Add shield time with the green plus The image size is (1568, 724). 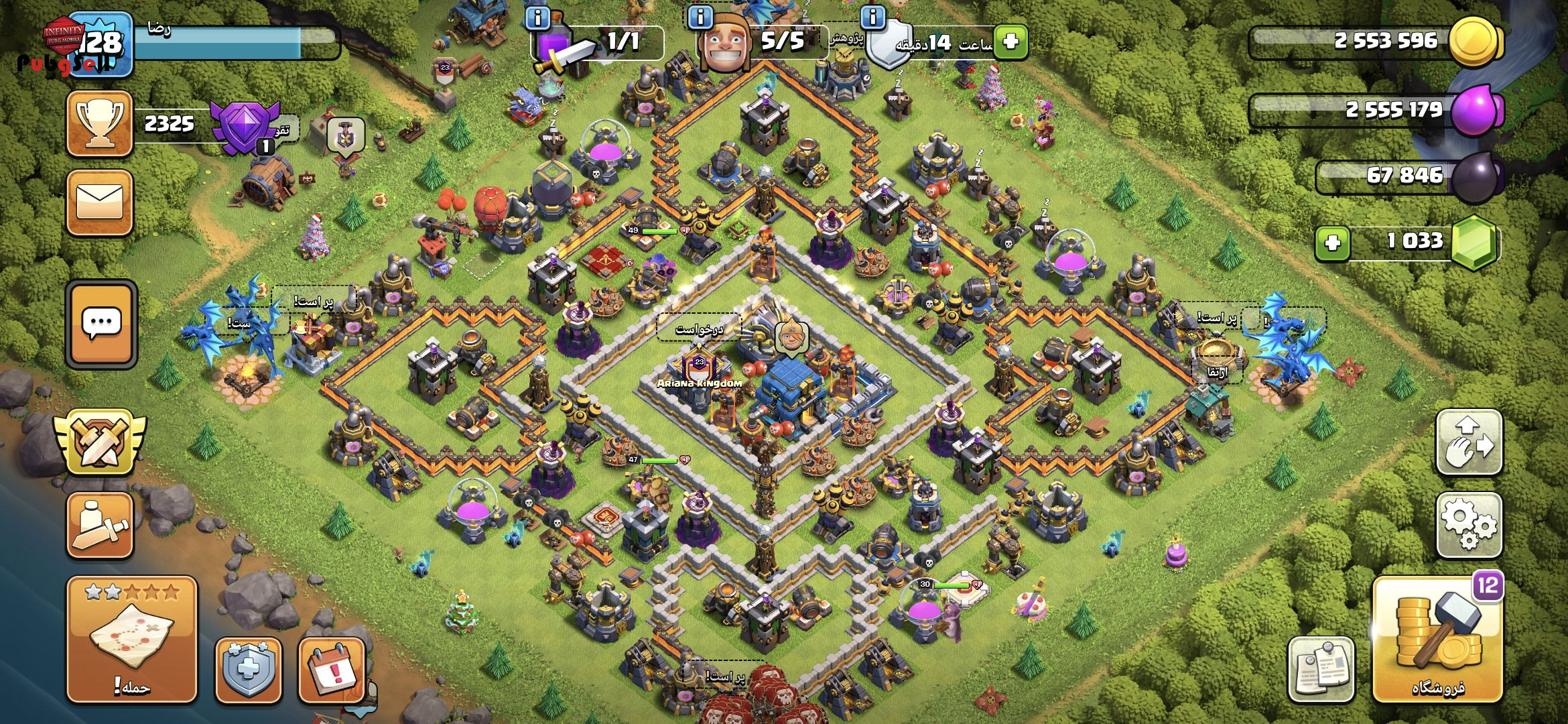pos(1010,42)
